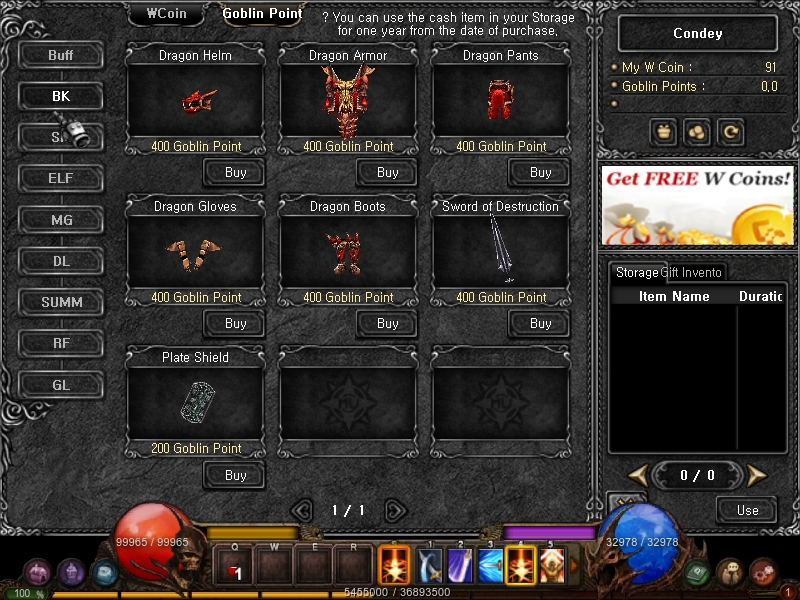Screen dimensions: 800x600
Task: Purchase the Dragon Pants
Action: pyautogui.click(x=540, y=173)
